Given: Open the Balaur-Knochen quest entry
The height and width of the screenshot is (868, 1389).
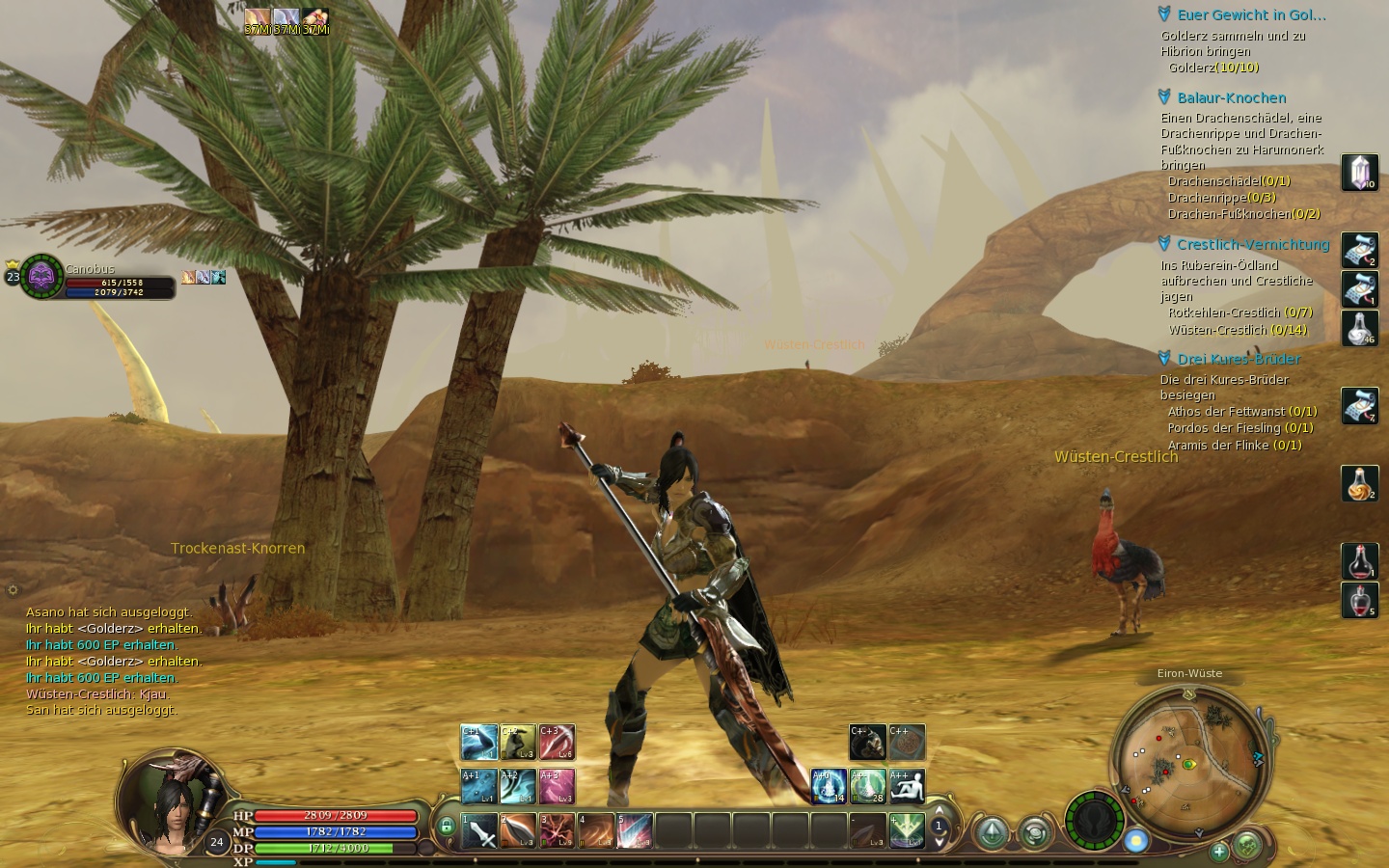Looking at the screenshot, I should [1231, 97].
